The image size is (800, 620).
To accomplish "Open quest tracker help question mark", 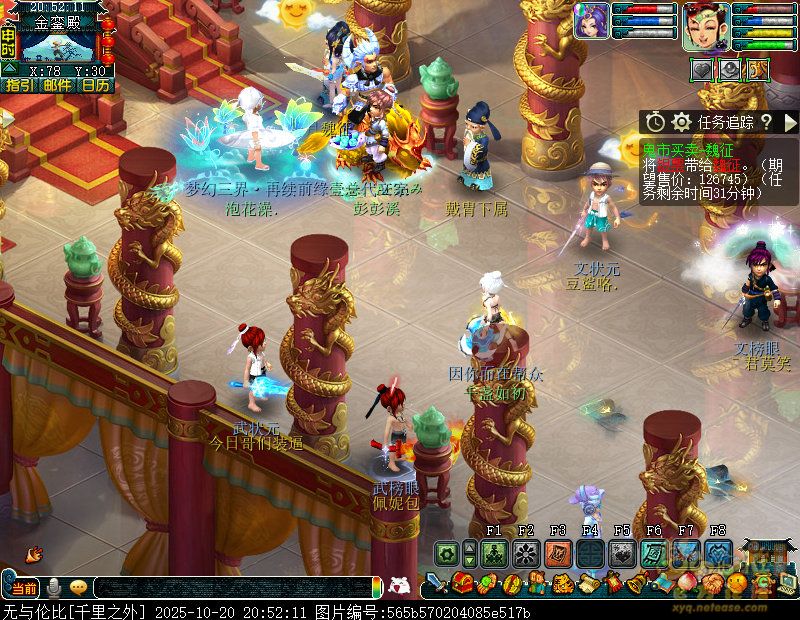I will [765, 122].
